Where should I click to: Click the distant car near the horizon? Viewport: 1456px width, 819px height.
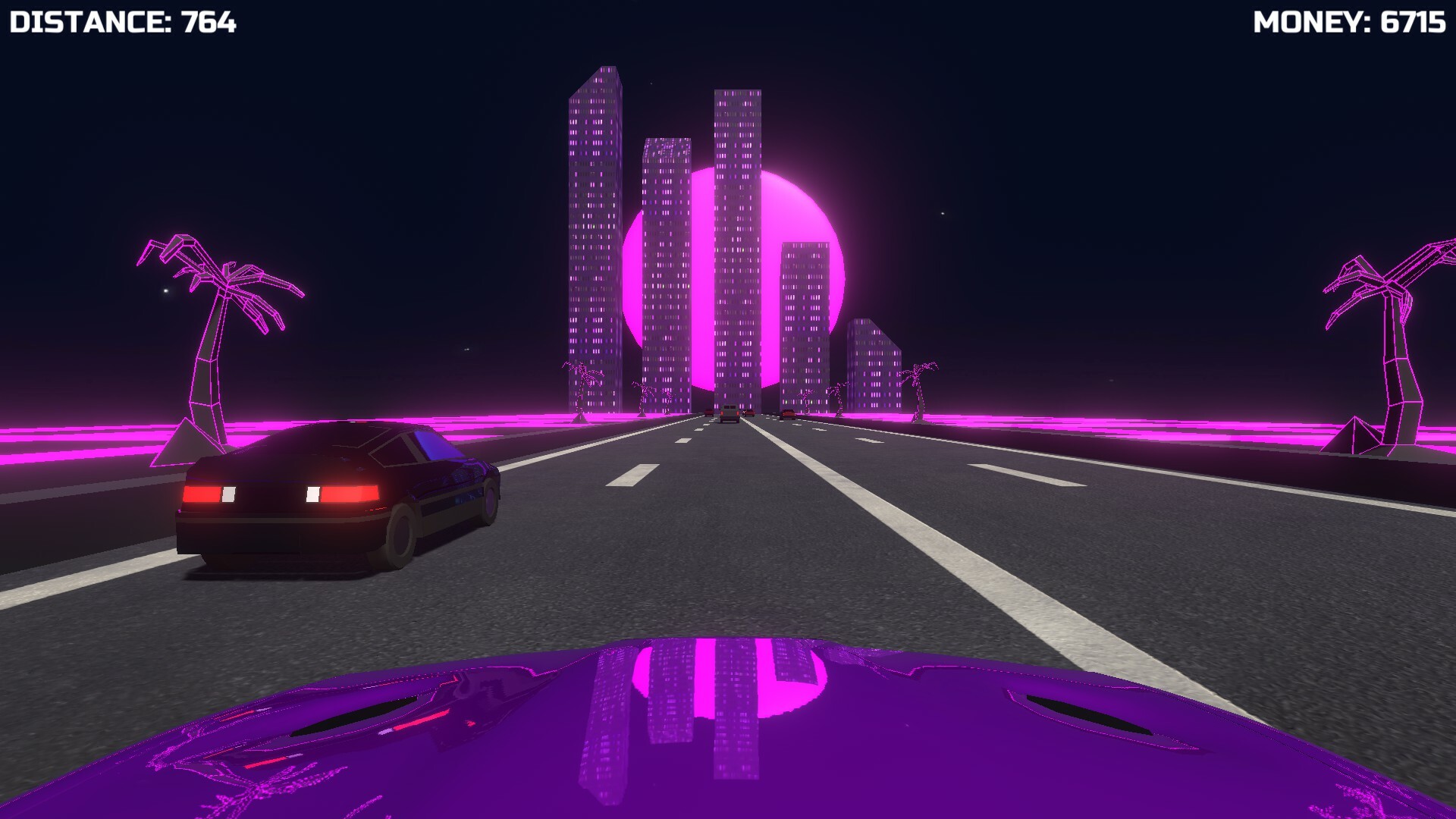pos(730,414)
